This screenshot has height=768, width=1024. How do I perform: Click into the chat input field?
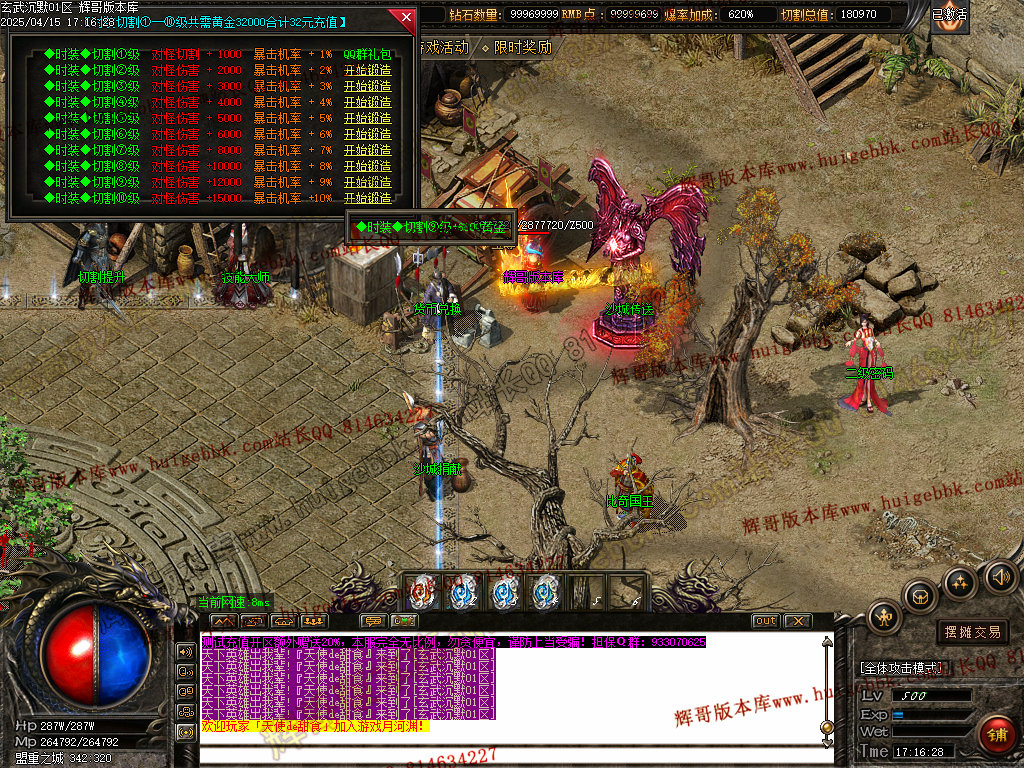[515, 755]
